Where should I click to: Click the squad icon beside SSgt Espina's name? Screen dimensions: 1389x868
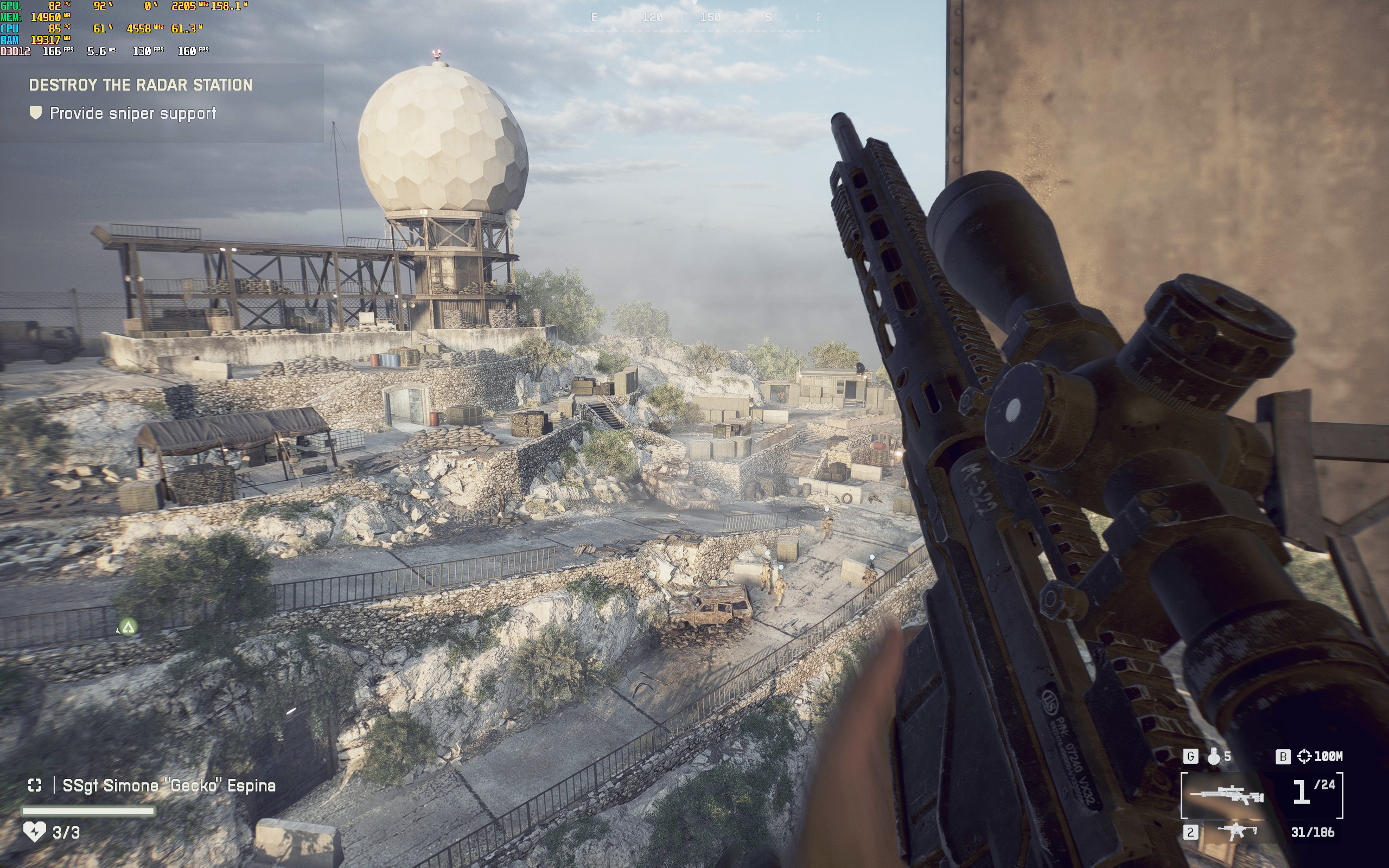(35, 786)
